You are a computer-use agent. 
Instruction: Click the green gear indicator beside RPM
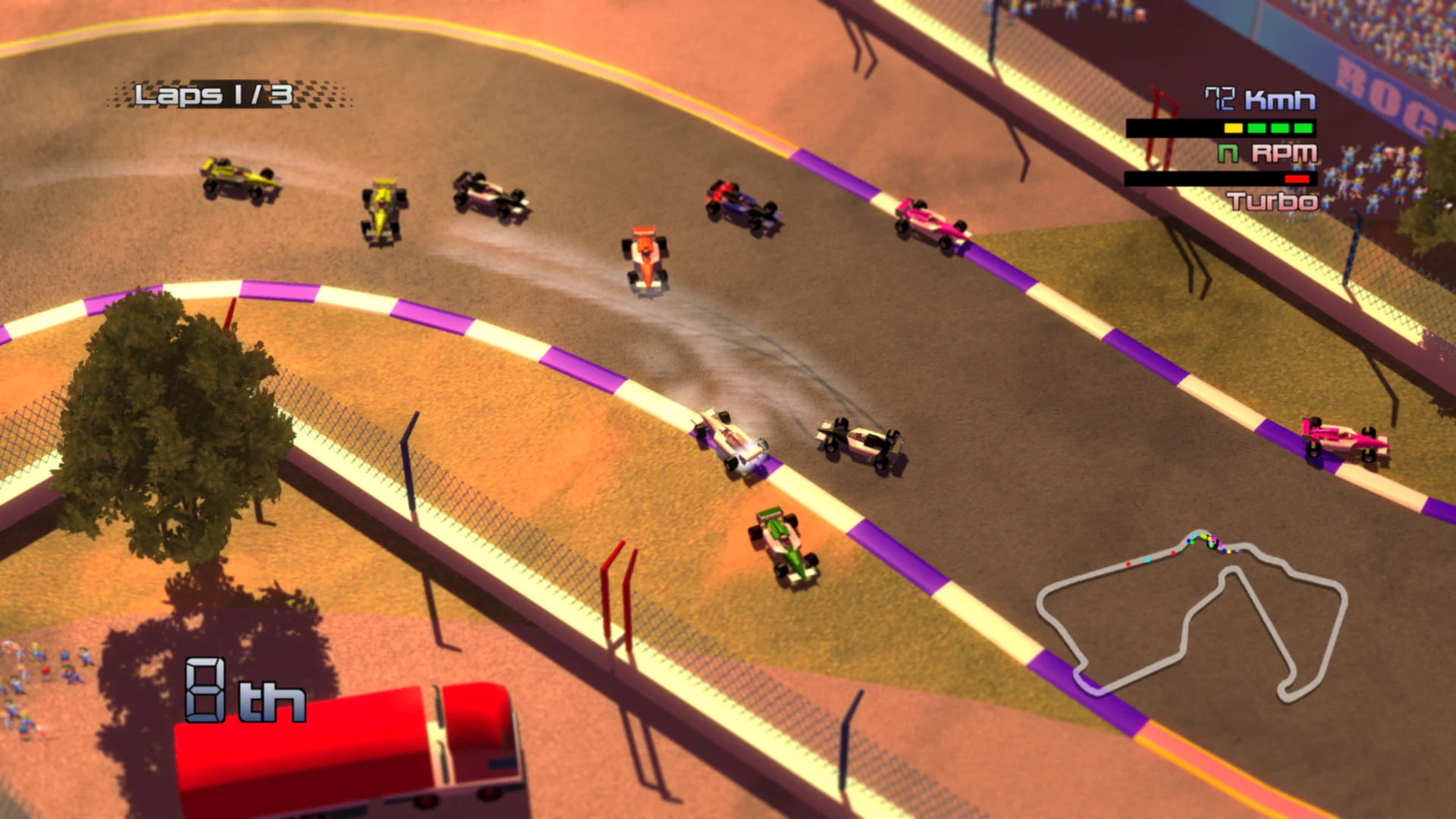click(x=1228, y=153)
